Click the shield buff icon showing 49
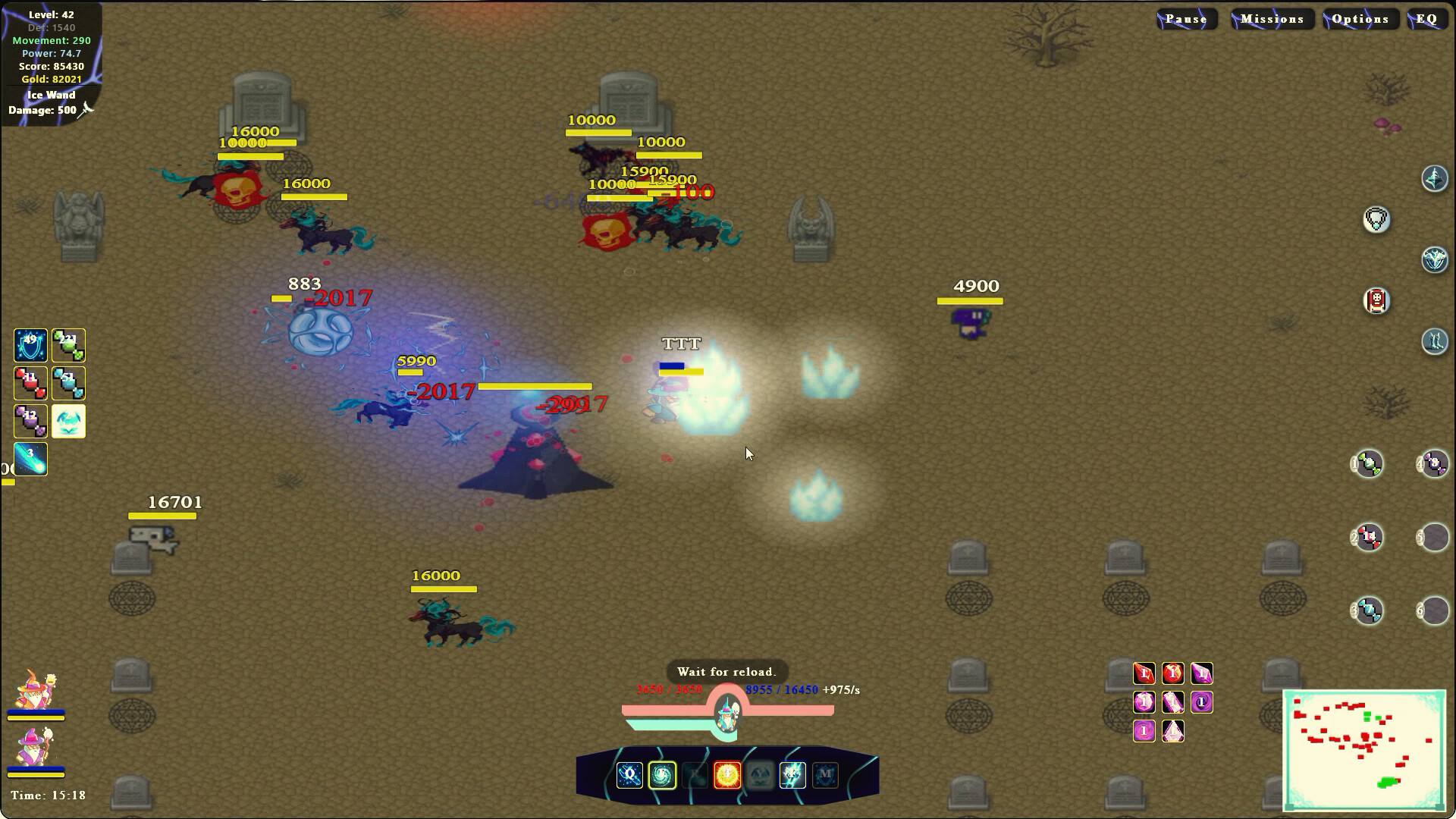 [30, 345]
